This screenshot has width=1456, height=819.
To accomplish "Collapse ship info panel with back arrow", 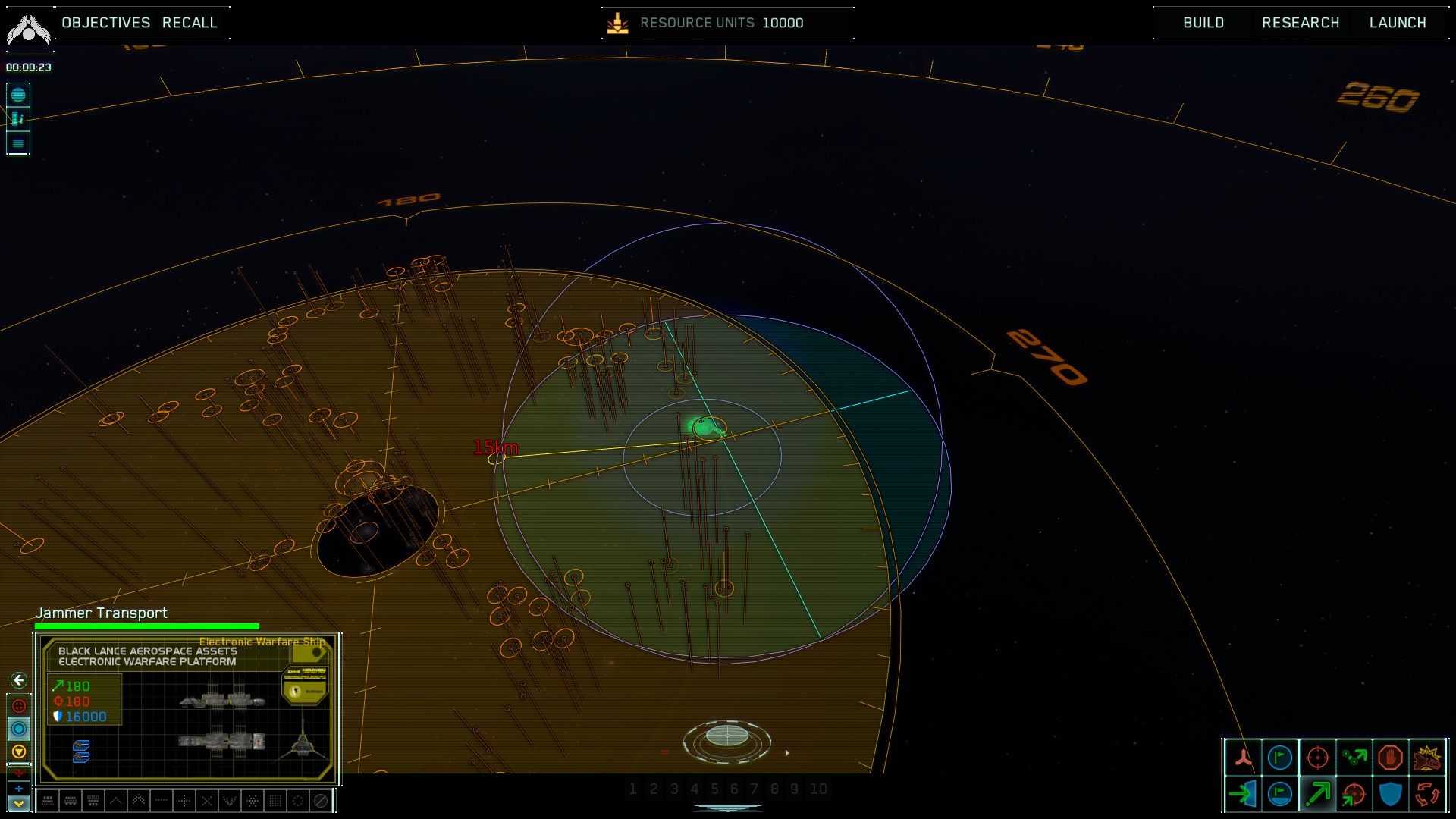I will click(x=19, y=680).
